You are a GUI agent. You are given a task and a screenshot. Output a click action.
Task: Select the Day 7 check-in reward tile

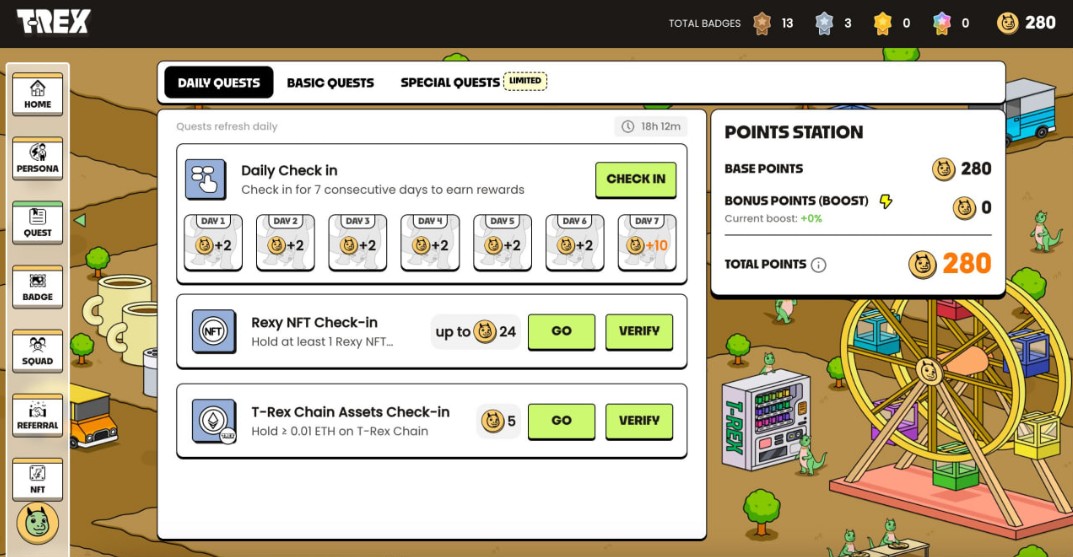point(647,243)
